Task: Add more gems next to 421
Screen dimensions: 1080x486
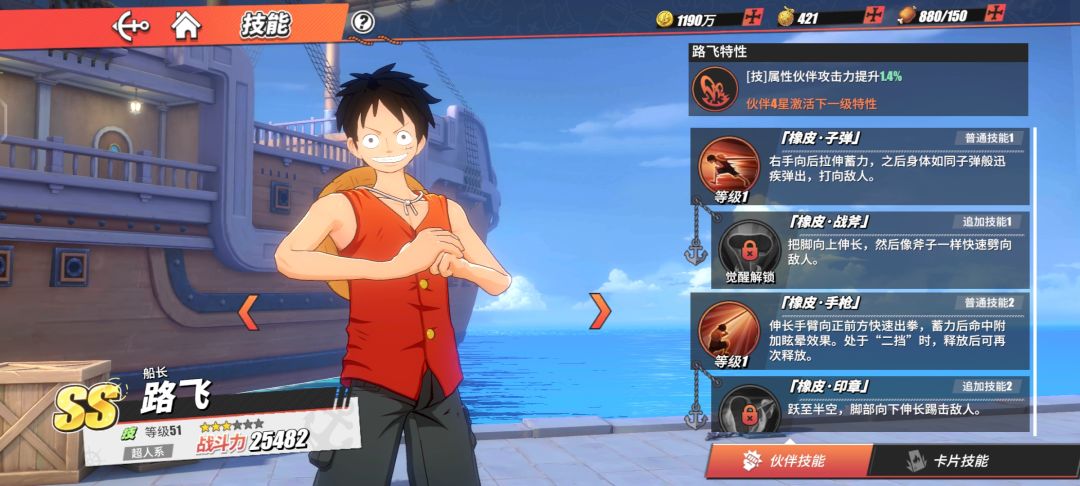Action: pos(874,17)
